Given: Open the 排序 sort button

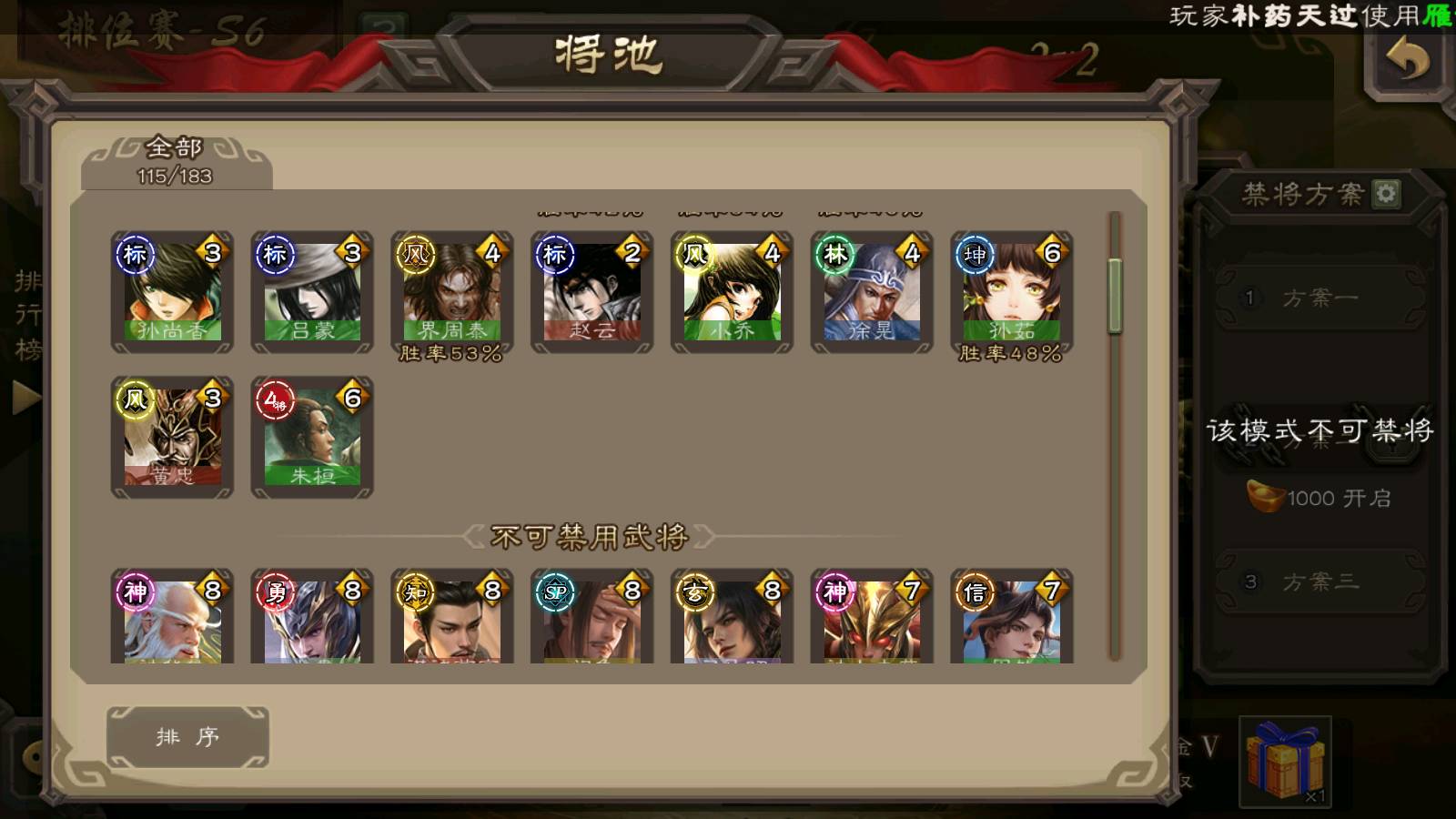Looking at the screenshot, I should pos(187,737).
